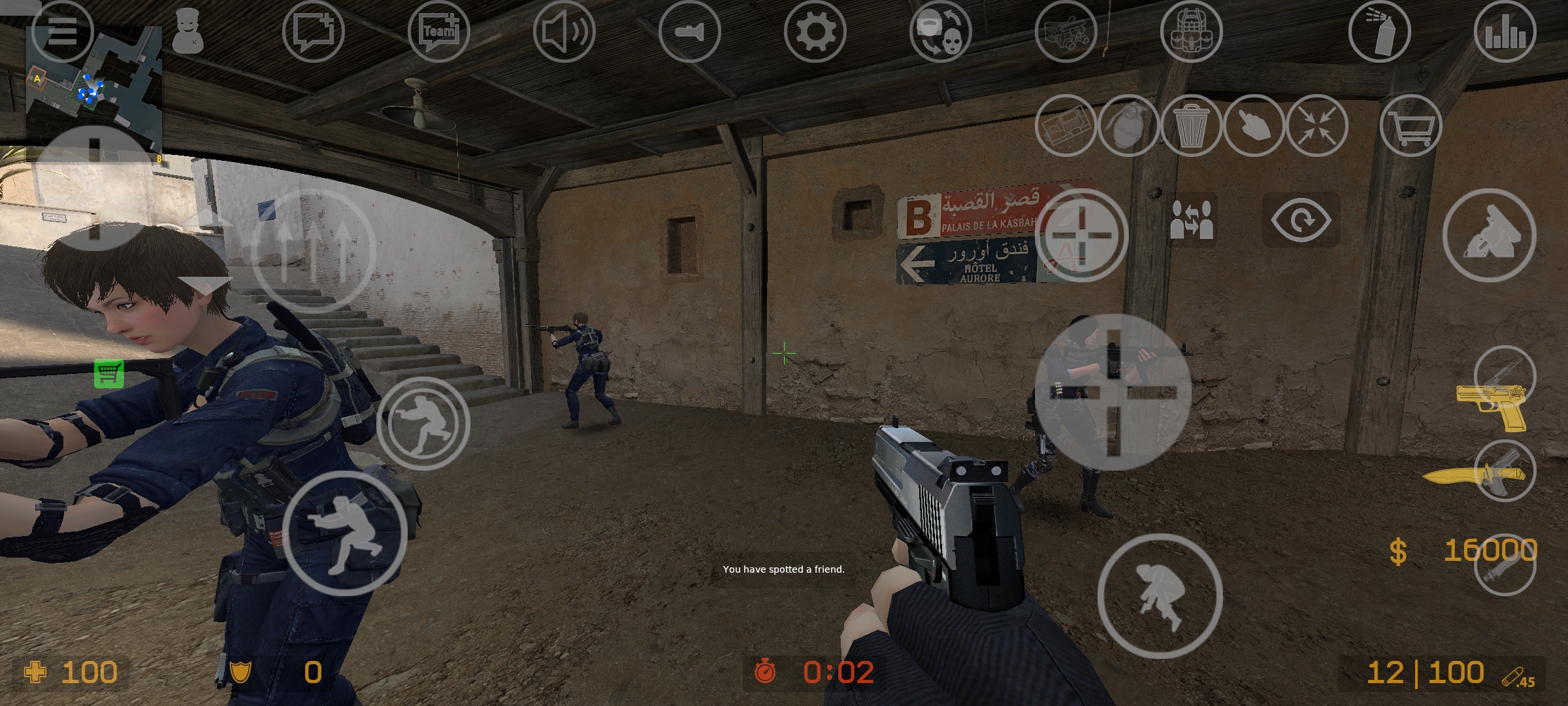
Task: Tap the trash can drop button
Action: pyautogui.click(x=1191, y=126)
